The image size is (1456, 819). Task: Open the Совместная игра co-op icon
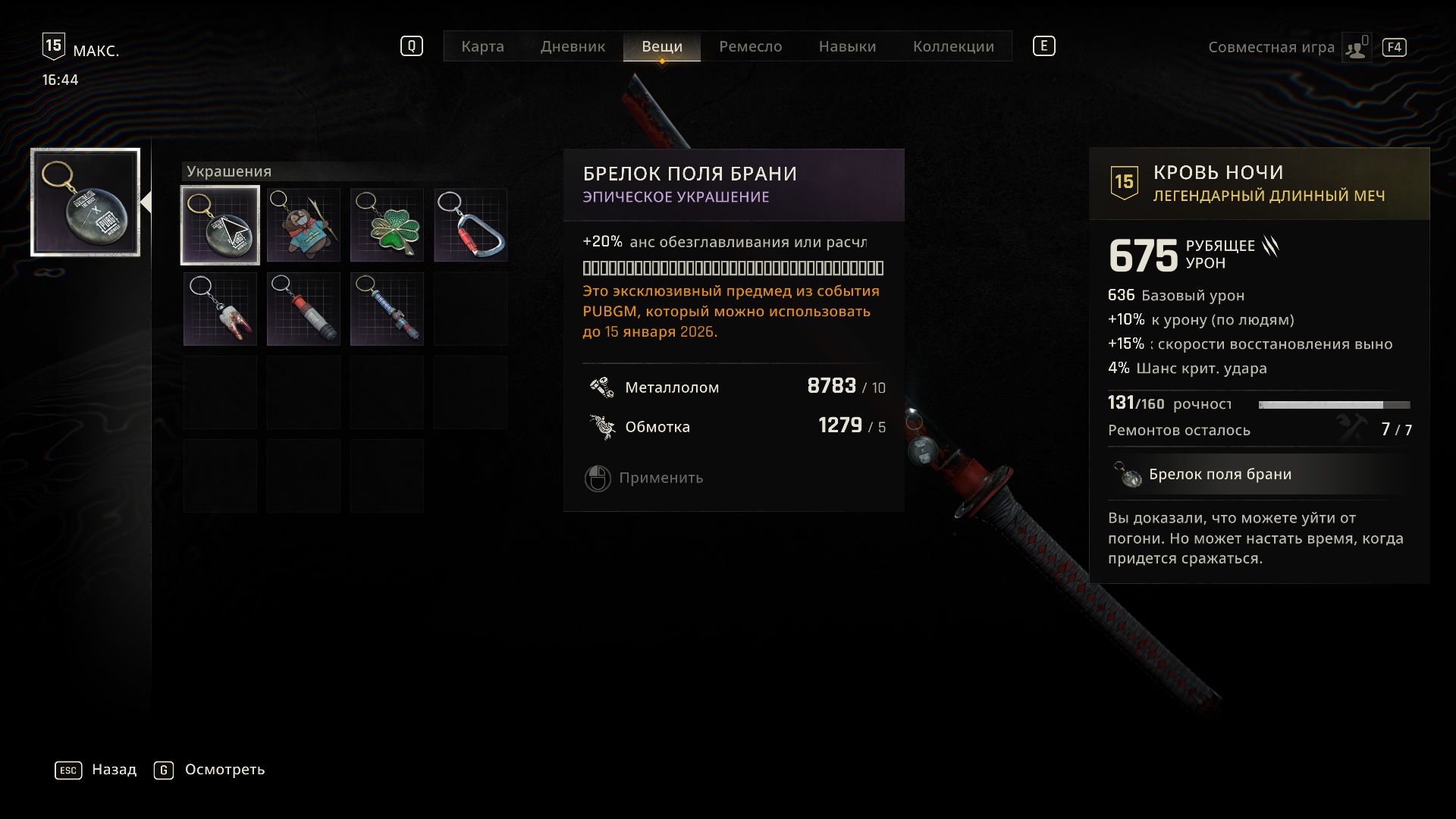(x=1356, y=48)
